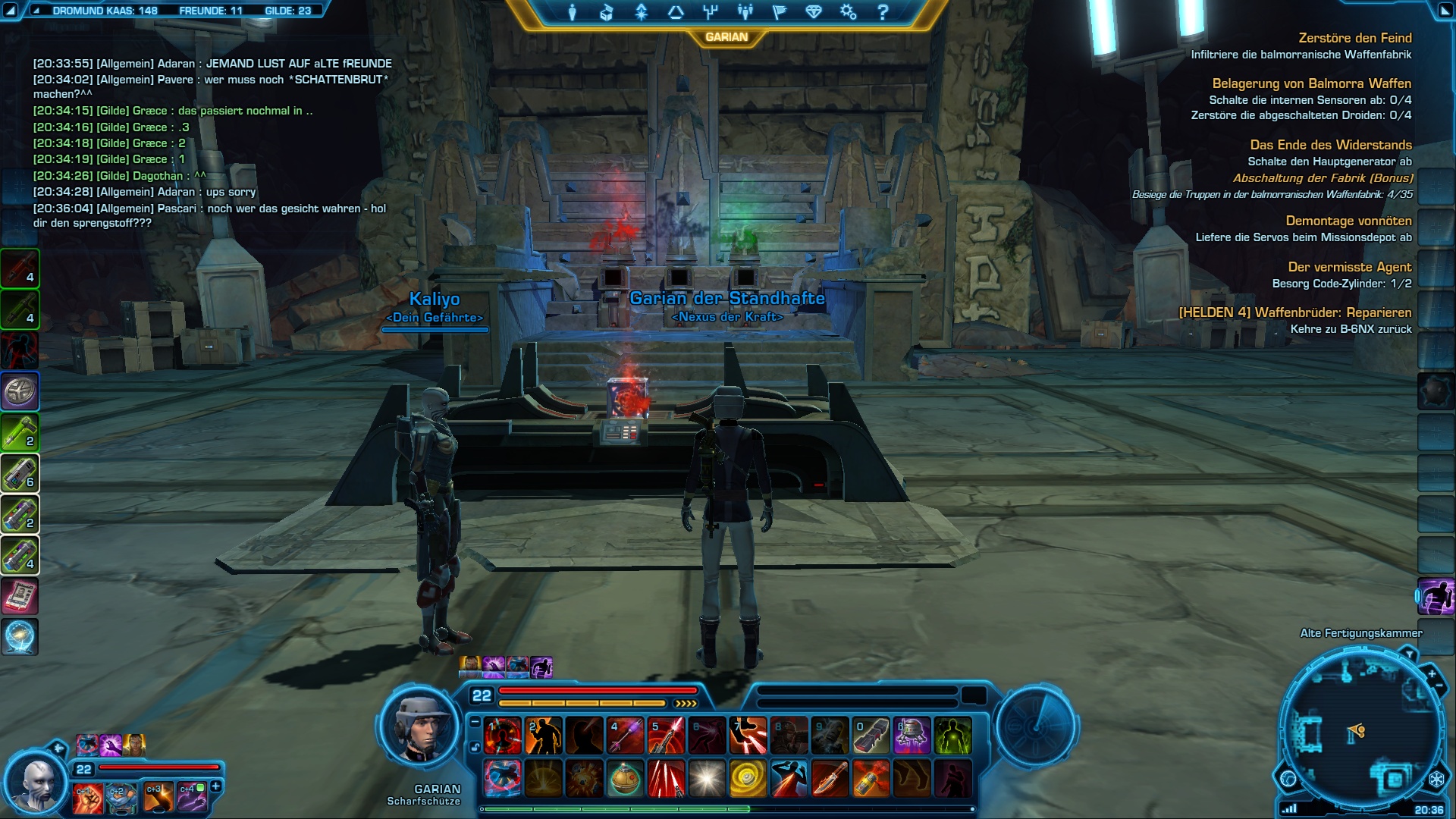Throw the round grenade ability

626,779
